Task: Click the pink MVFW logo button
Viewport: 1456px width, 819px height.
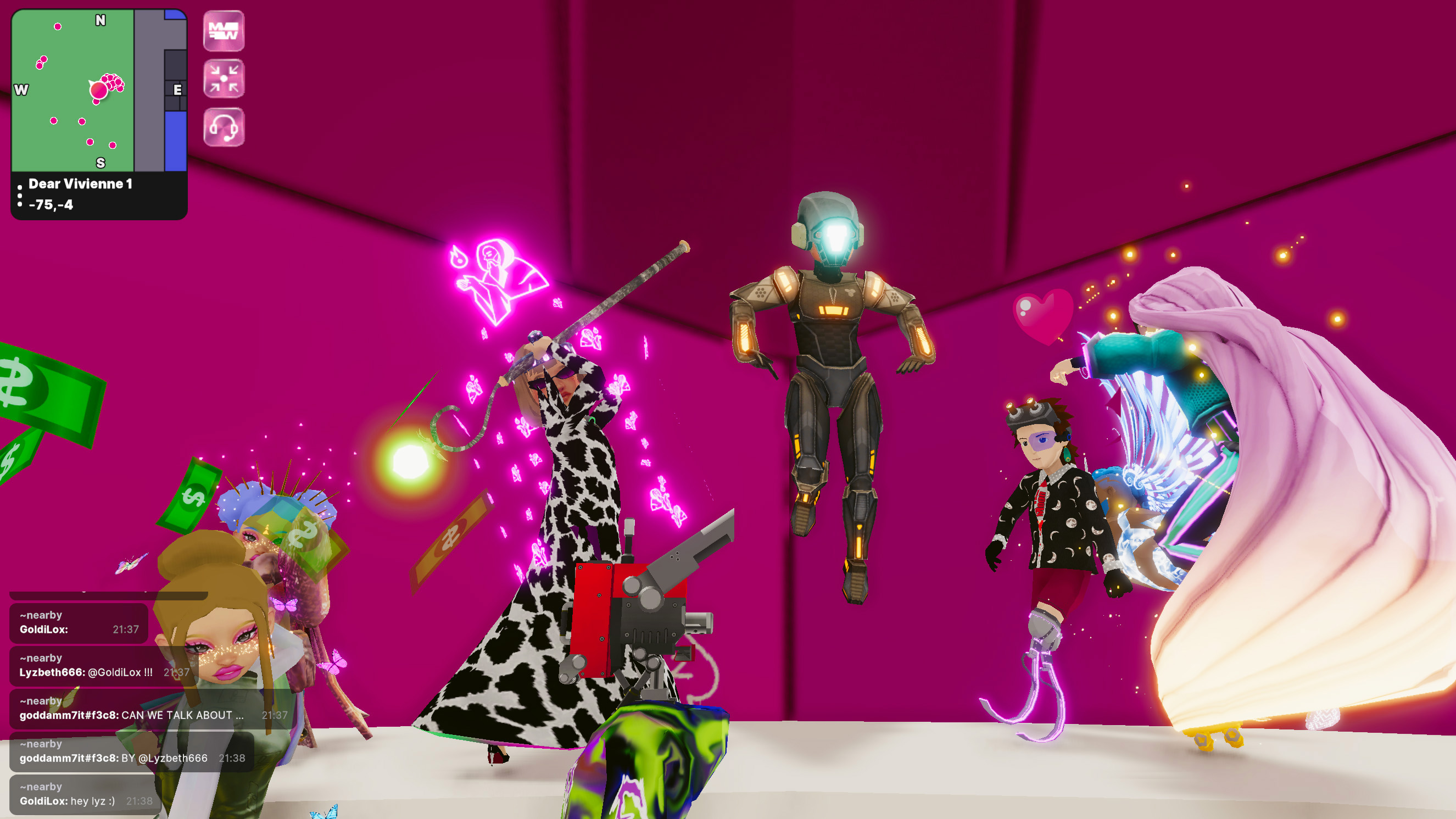Action: 224,31
